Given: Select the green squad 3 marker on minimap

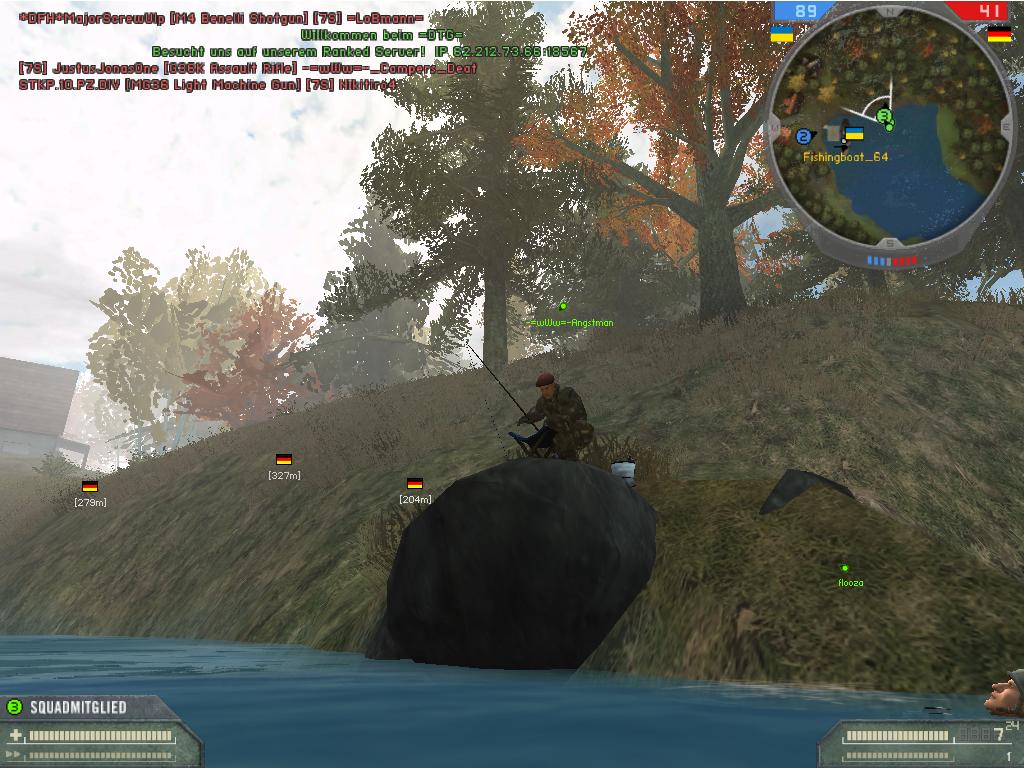Looking at the screenshot, I should click(884, 117).
